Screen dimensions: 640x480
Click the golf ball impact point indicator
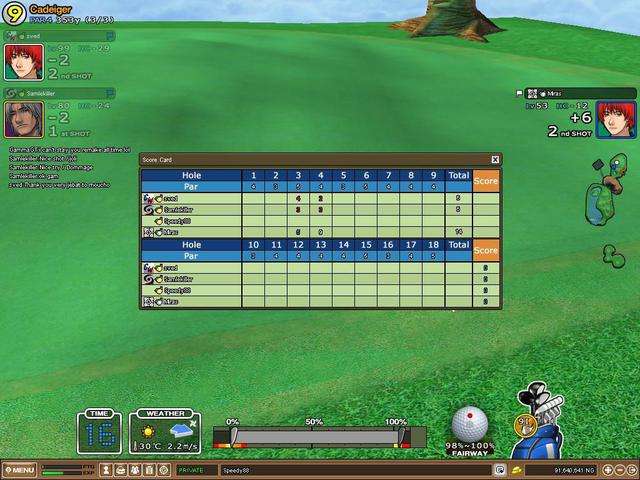pos(472,423)
